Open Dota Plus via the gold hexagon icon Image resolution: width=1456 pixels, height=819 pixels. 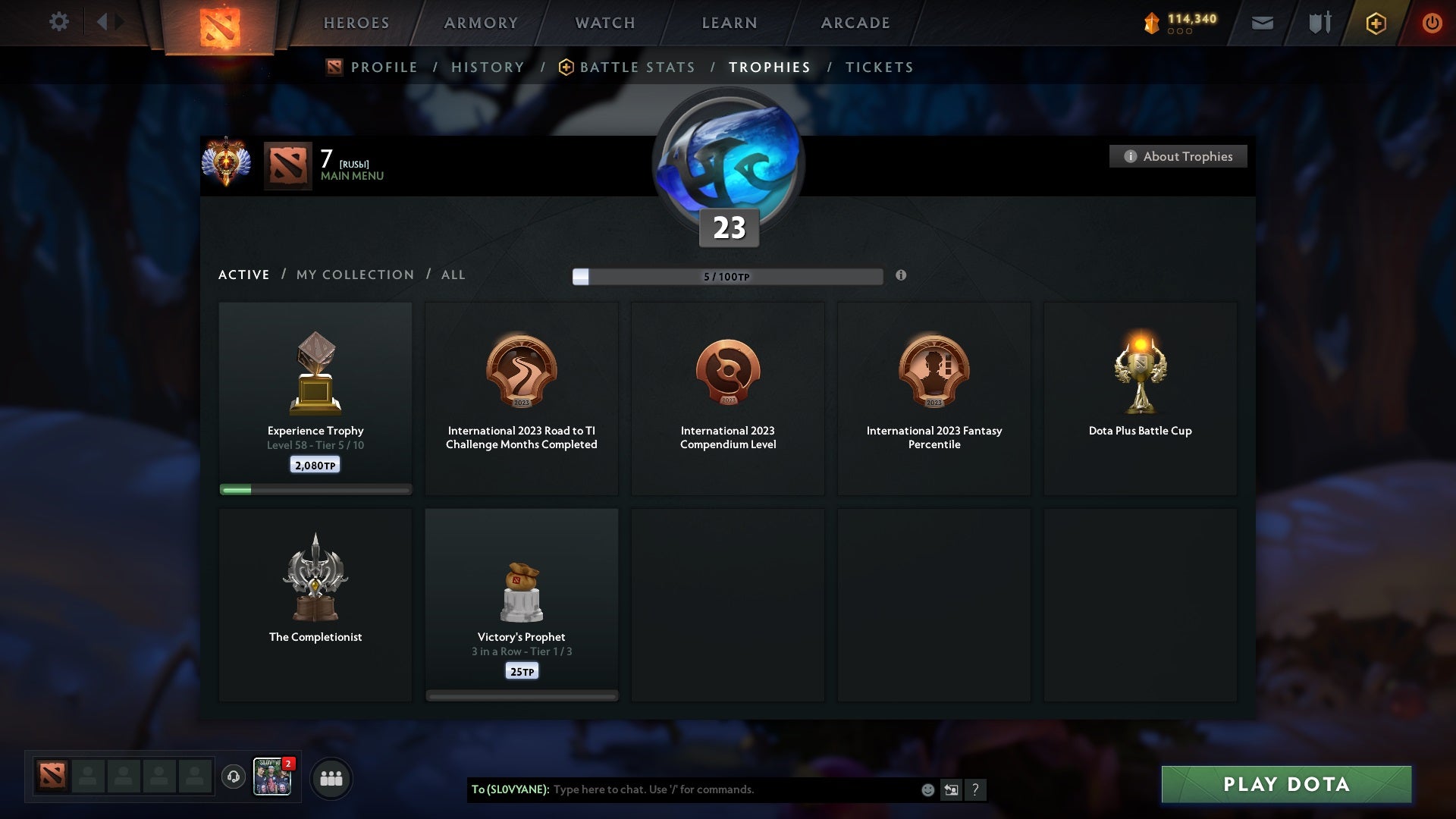1376,23
